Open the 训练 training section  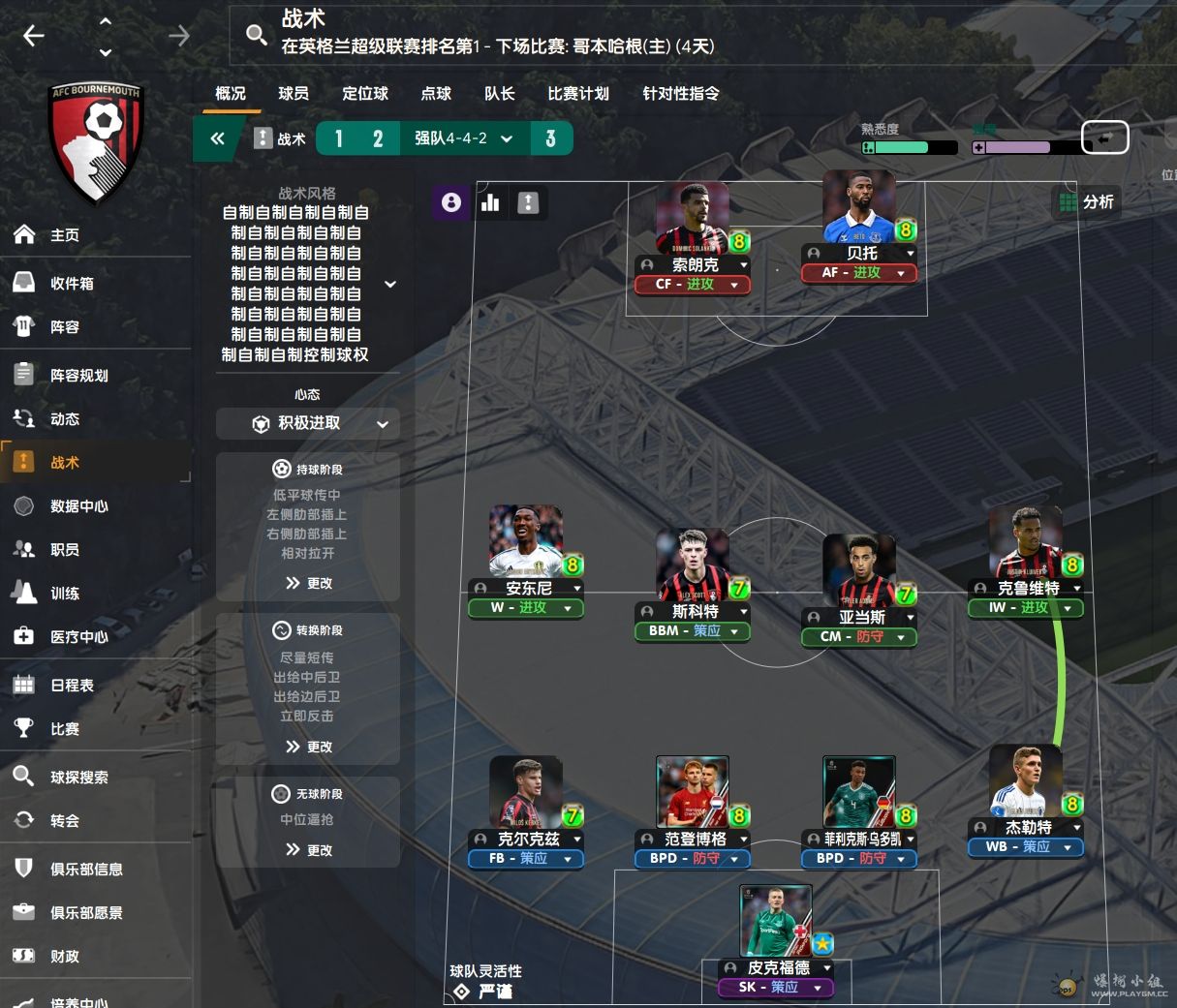(65, 594)
